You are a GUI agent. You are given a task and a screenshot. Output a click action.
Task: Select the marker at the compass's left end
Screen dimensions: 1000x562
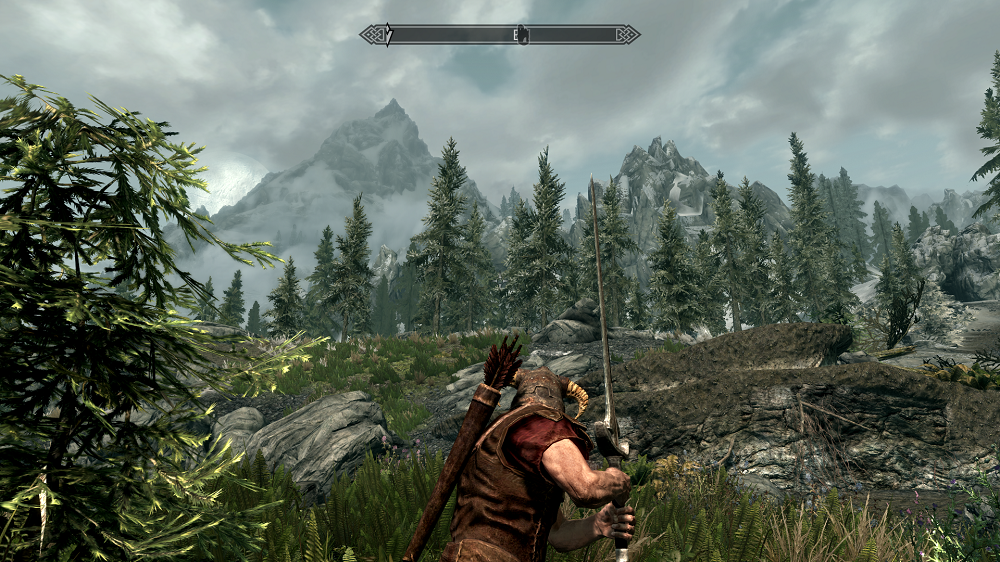[x=389, y=35]
